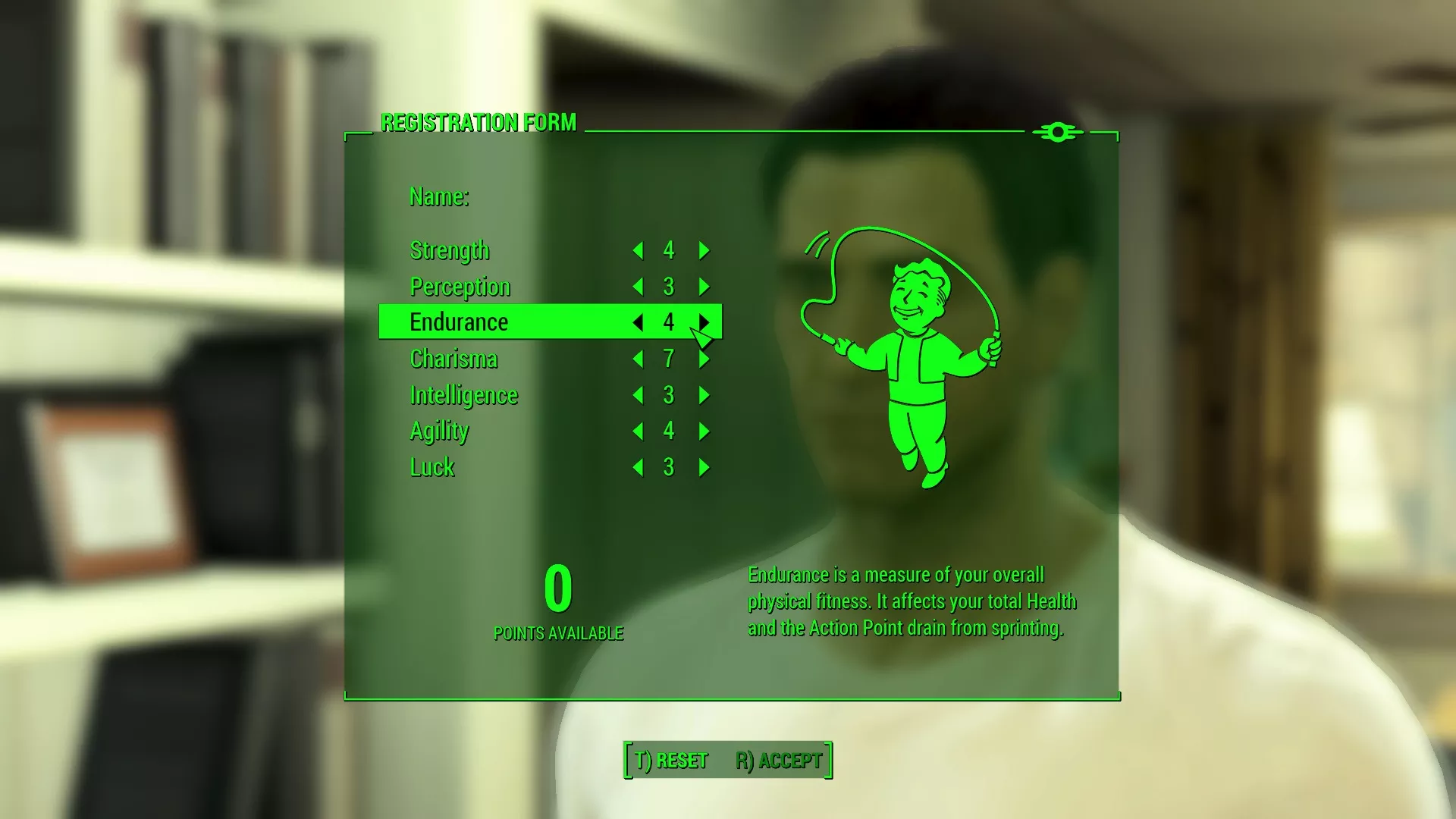Increase Endurance with the right arrow

704,322
